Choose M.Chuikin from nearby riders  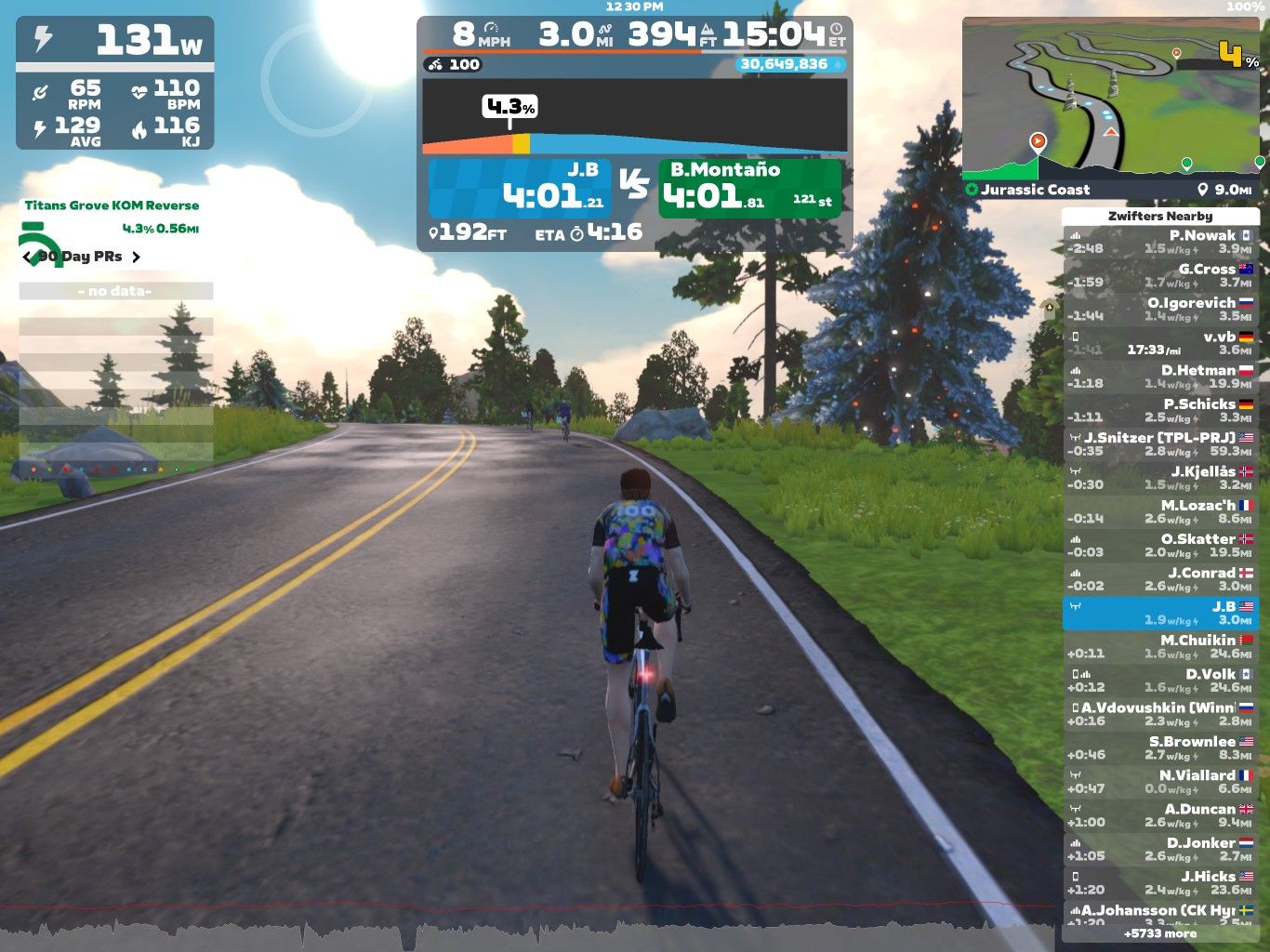click(x=1160, y=647)
